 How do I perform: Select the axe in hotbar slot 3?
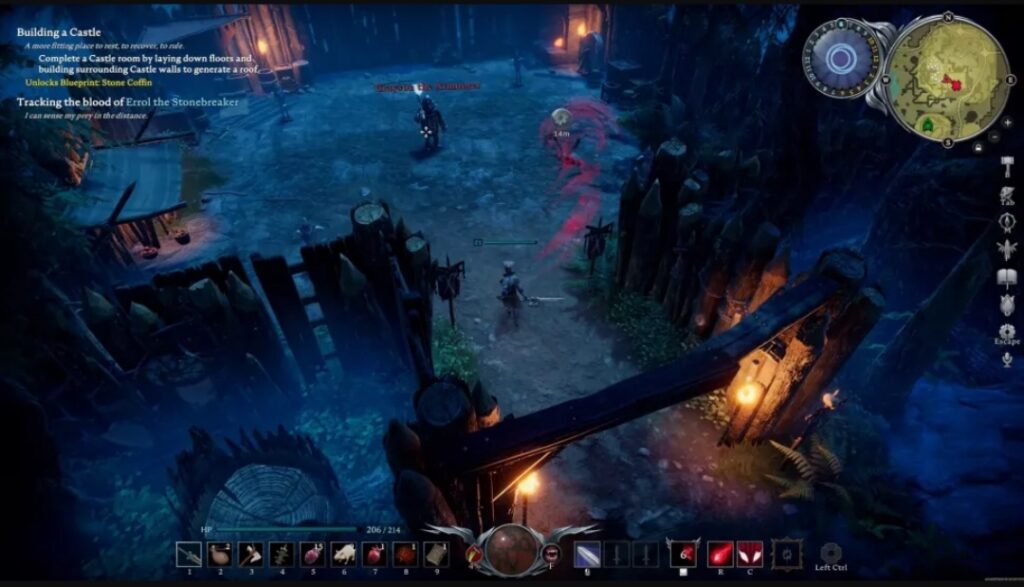250,554
